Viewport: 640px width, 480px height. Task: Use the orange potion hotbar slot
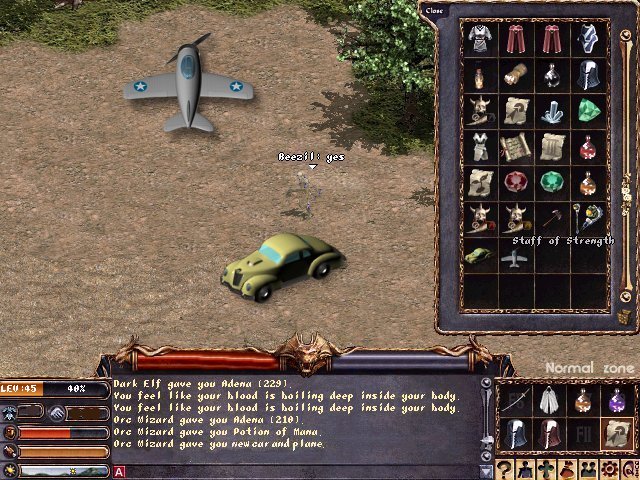(x=582, y=401)
